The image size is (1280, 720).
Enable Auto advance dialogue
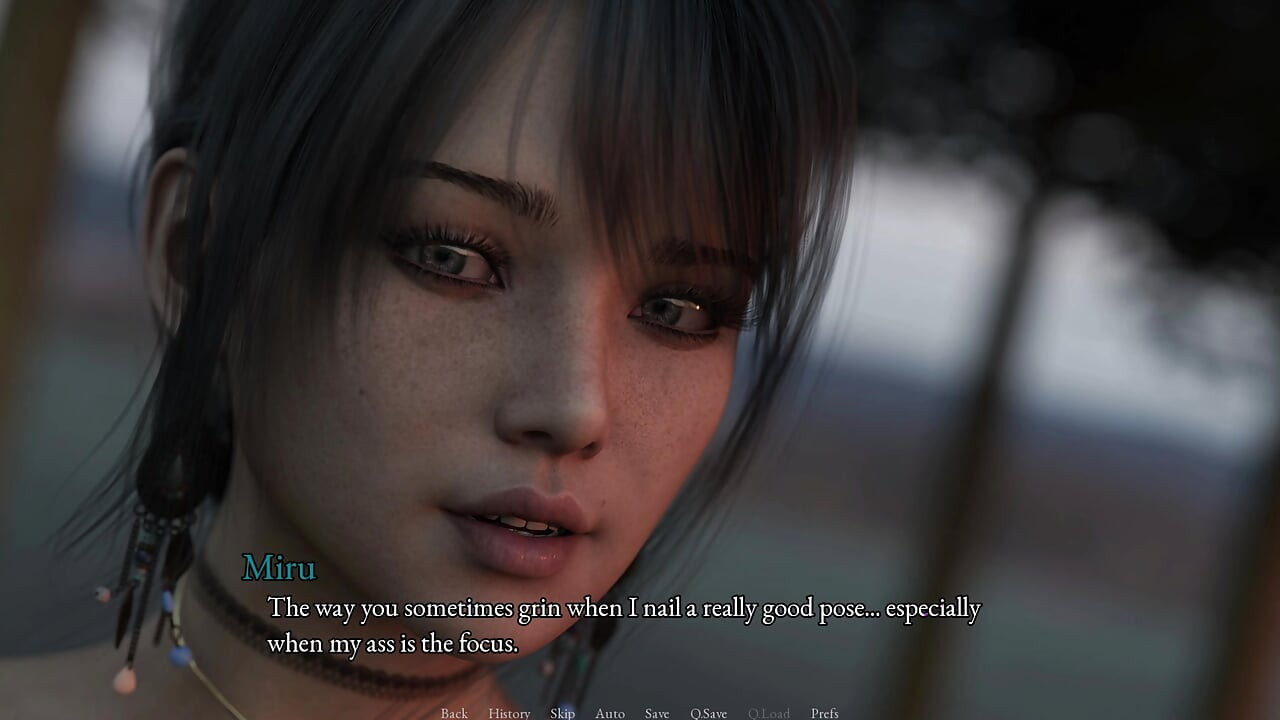[610, 713]
